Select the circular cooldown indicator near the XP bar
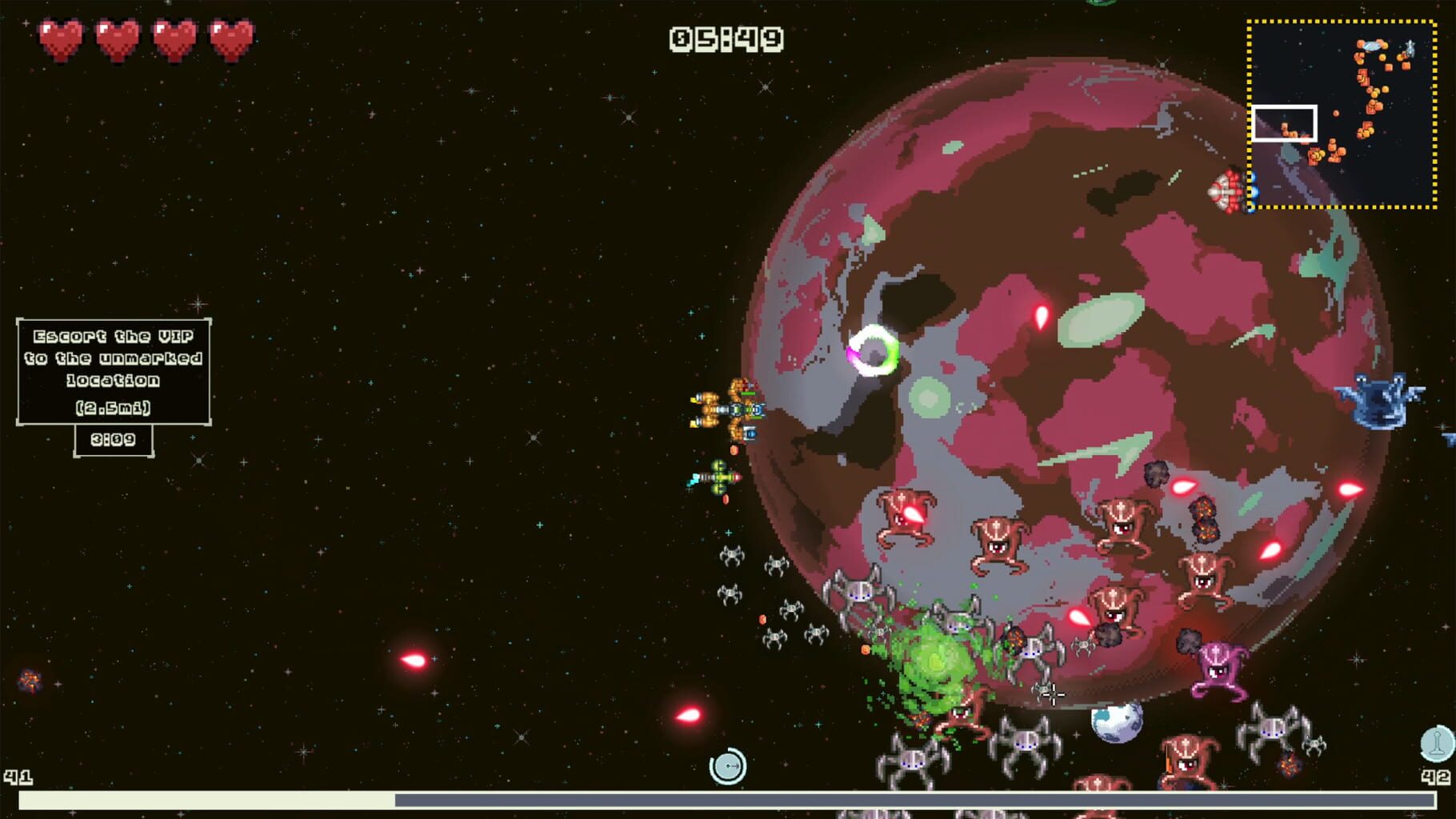 click(x=728, y=765)
